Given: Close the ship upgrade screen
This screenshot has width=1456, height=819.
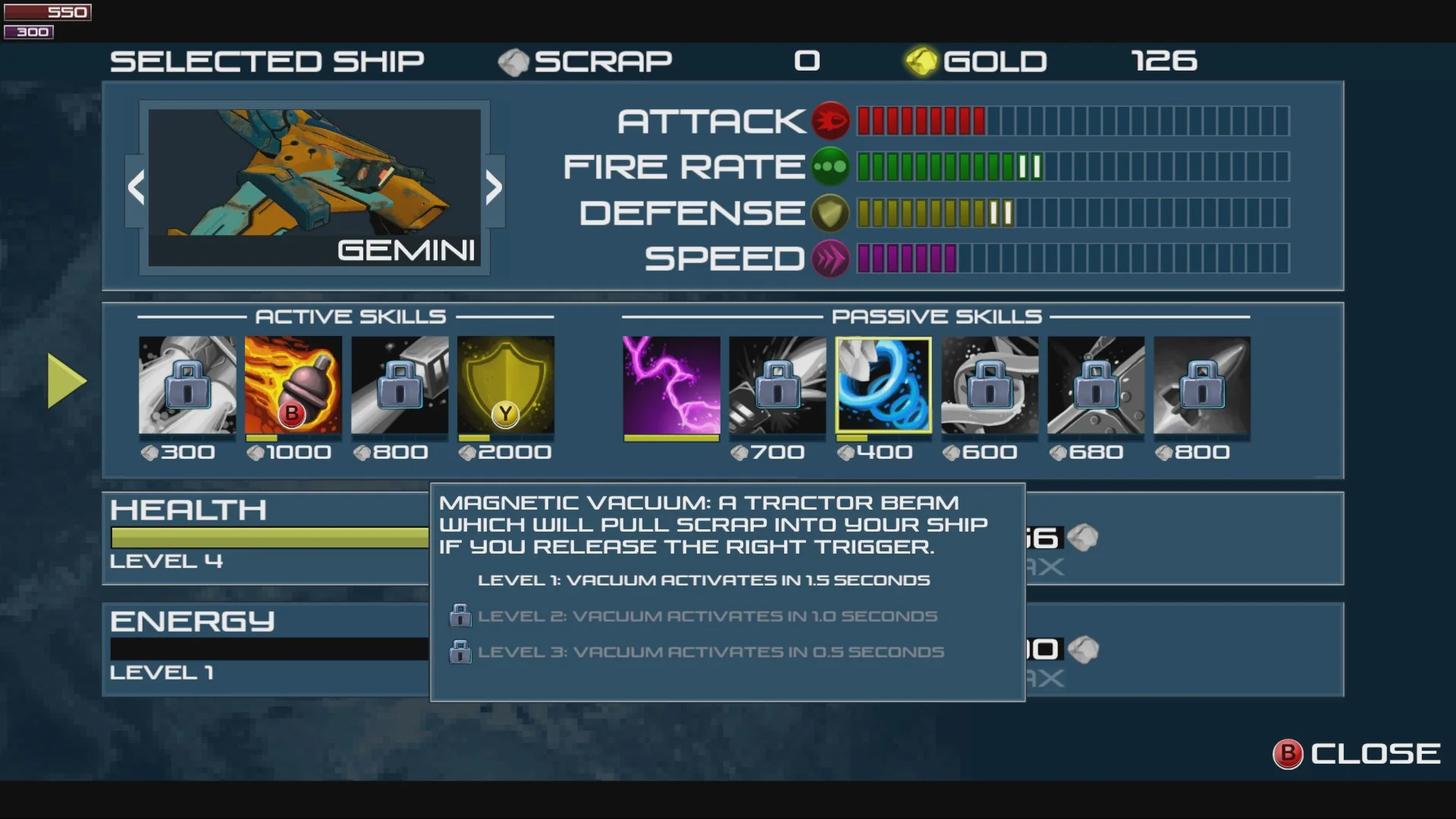Looking at the screenshot, I should 1357,754.
